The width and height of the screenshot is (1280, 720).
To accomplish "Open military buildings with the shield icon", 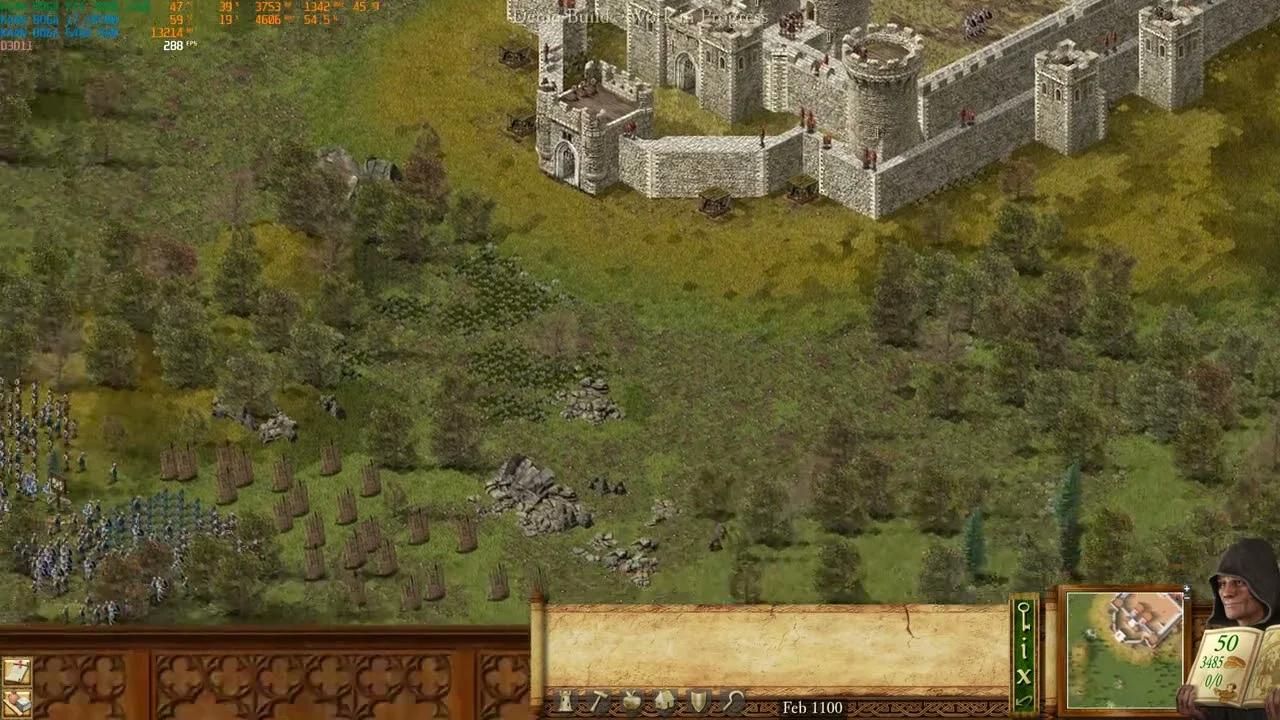I will [x=698, y=700].
